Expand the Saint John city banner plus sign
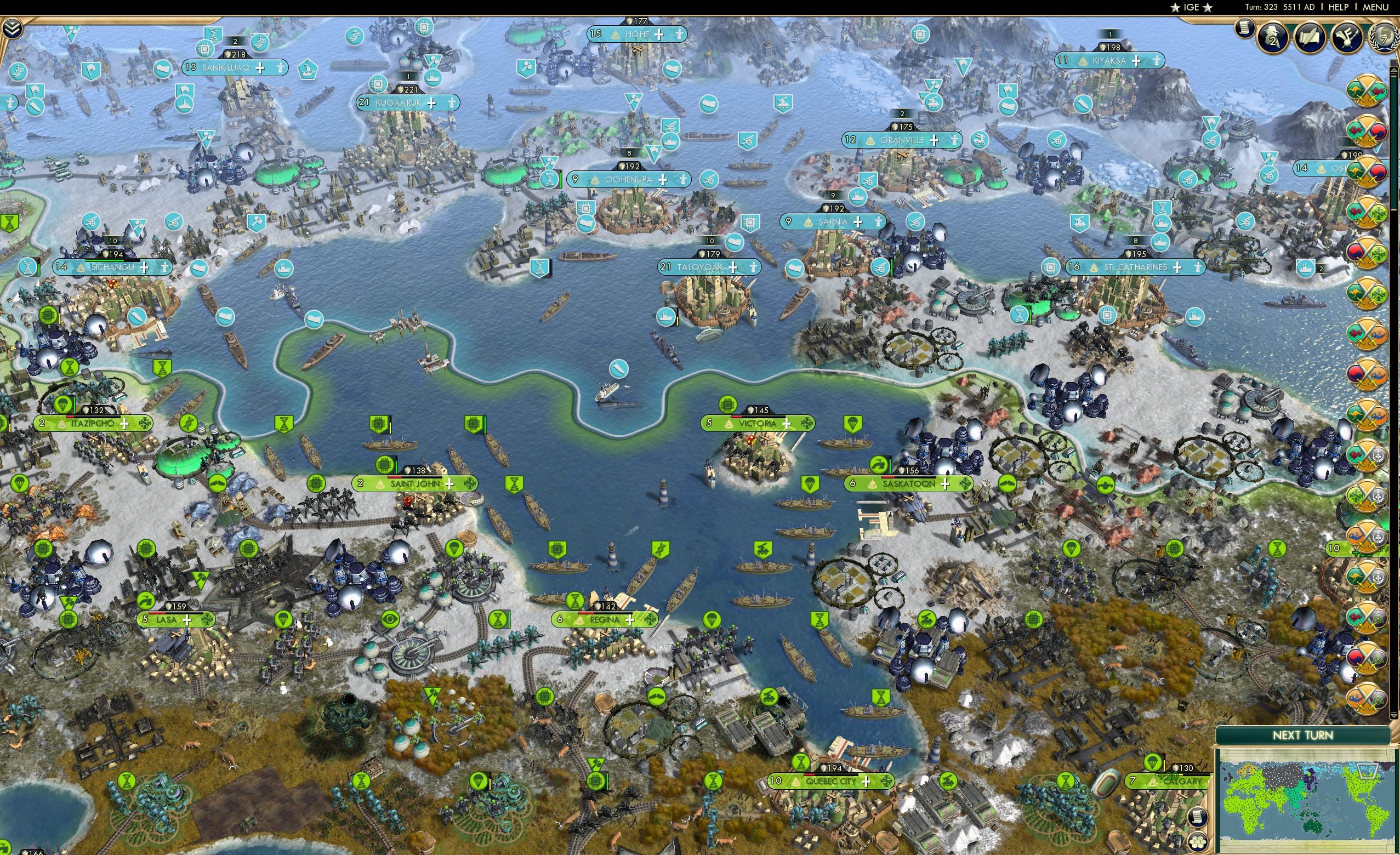The image size is (1400, 855). (451, 485)
